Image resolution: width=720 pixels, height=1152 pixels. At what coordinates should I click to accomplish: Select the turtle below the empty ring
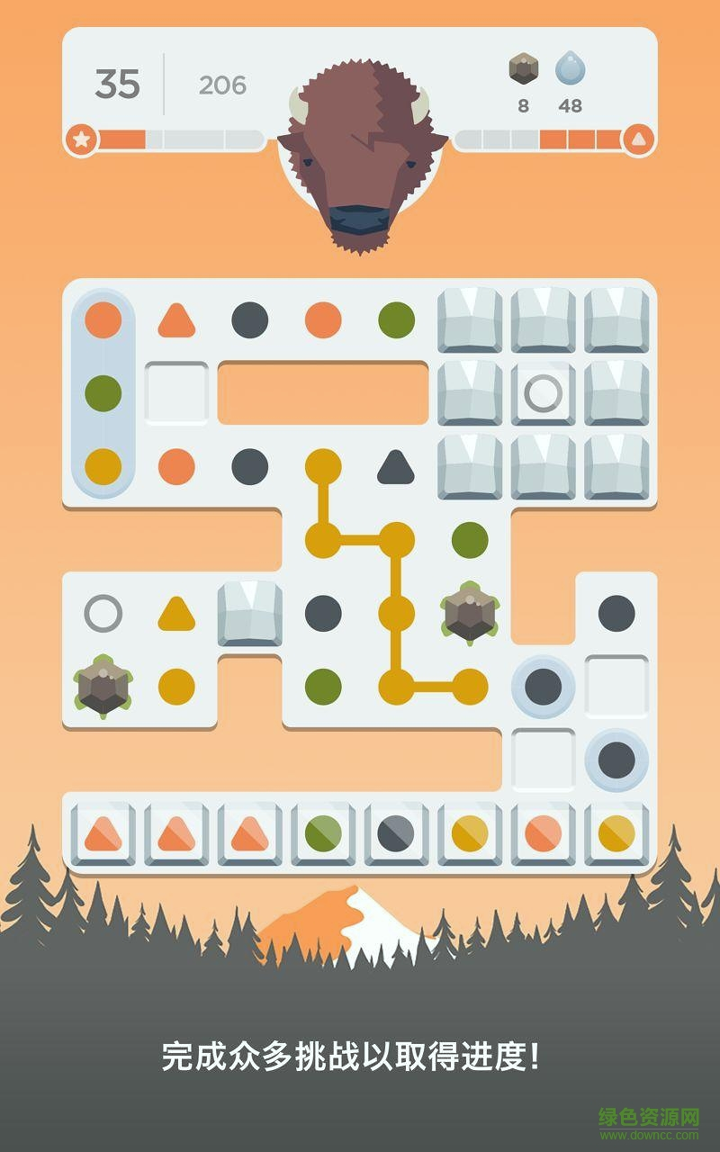tap(103, 686)
